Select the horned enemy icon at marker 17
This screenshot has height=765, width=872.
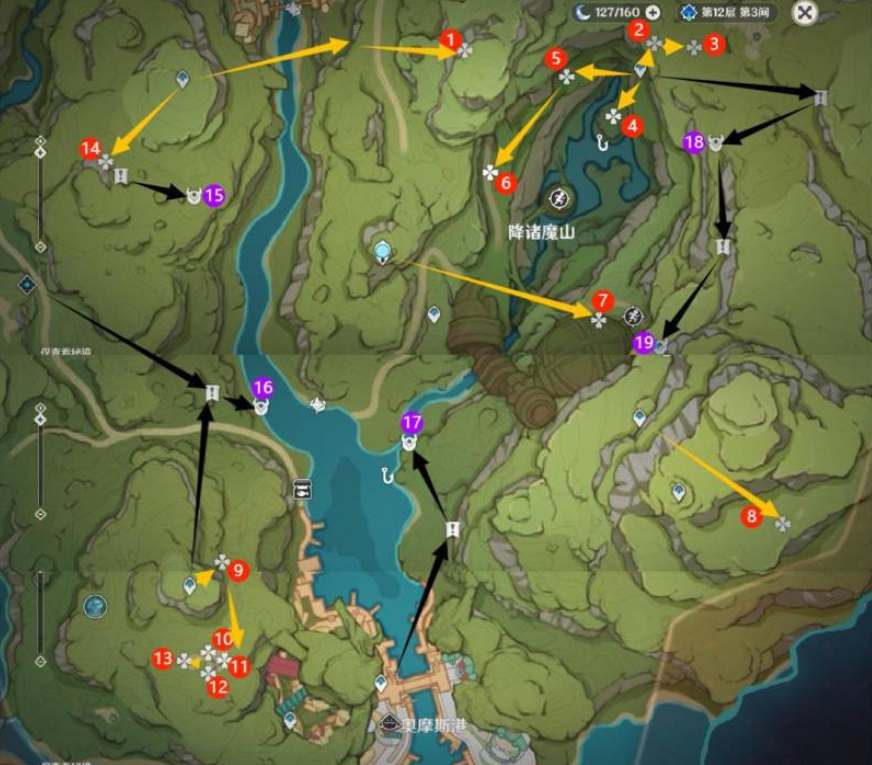tap(409, 442)
